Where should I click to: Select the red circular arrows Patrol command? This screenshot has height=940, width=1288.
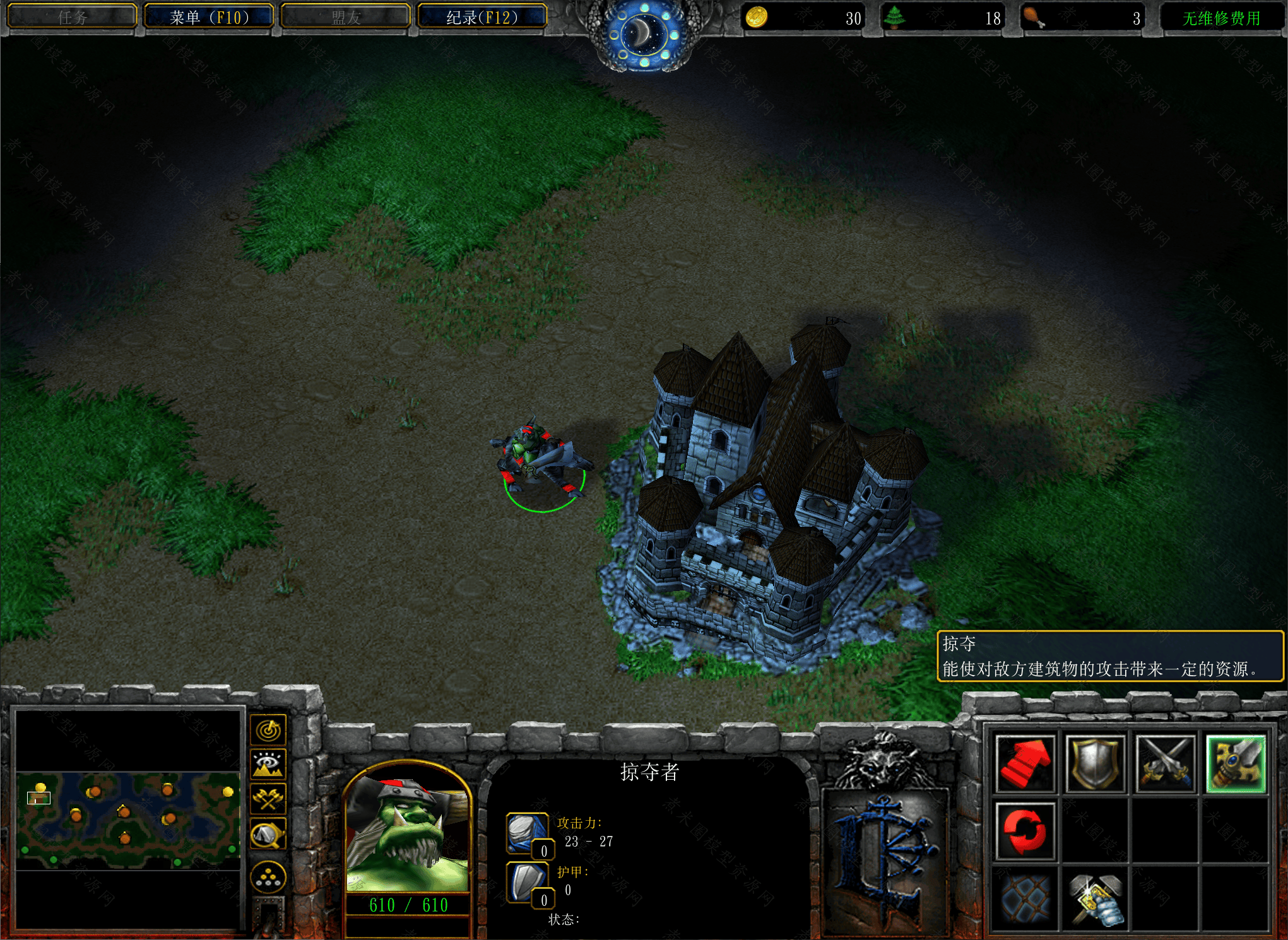(x=1025, y=831)
